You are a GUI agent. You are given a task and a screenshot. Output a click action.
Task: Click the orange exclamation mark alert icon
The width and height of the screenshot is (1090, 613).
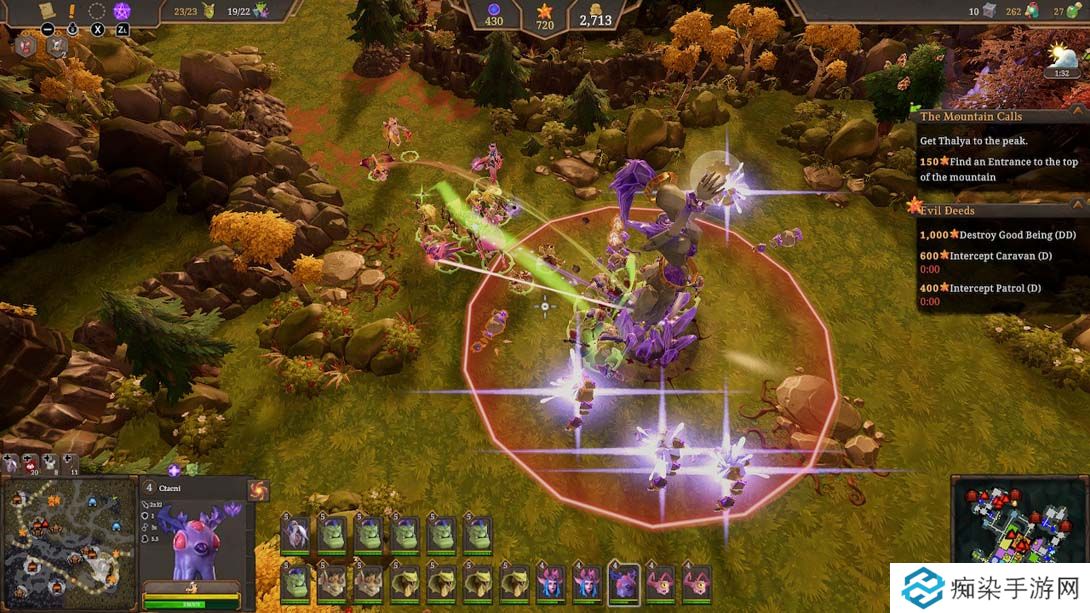coord(71,11)
